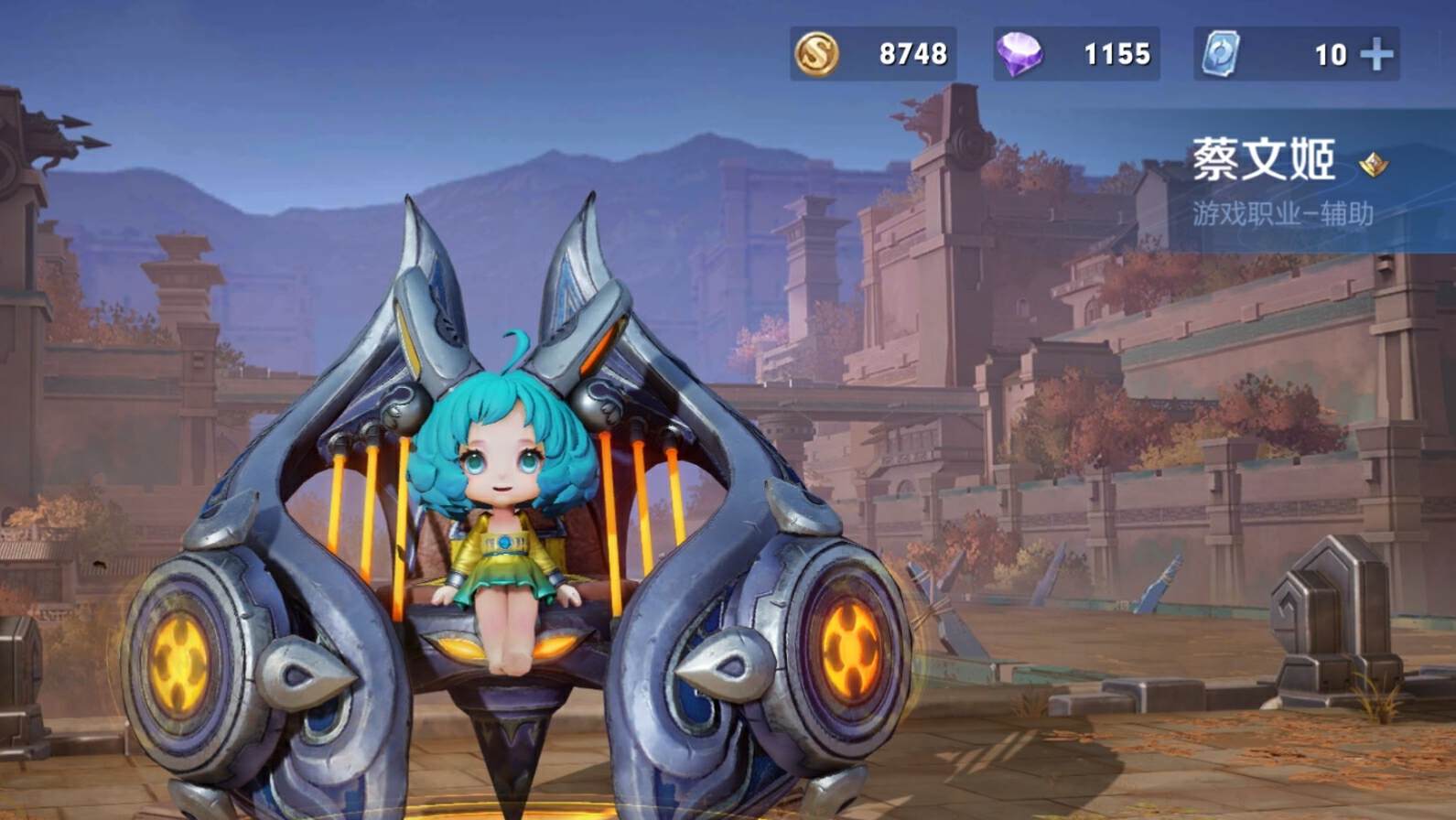Tap the plus button to add tickets

(1377, 55)
